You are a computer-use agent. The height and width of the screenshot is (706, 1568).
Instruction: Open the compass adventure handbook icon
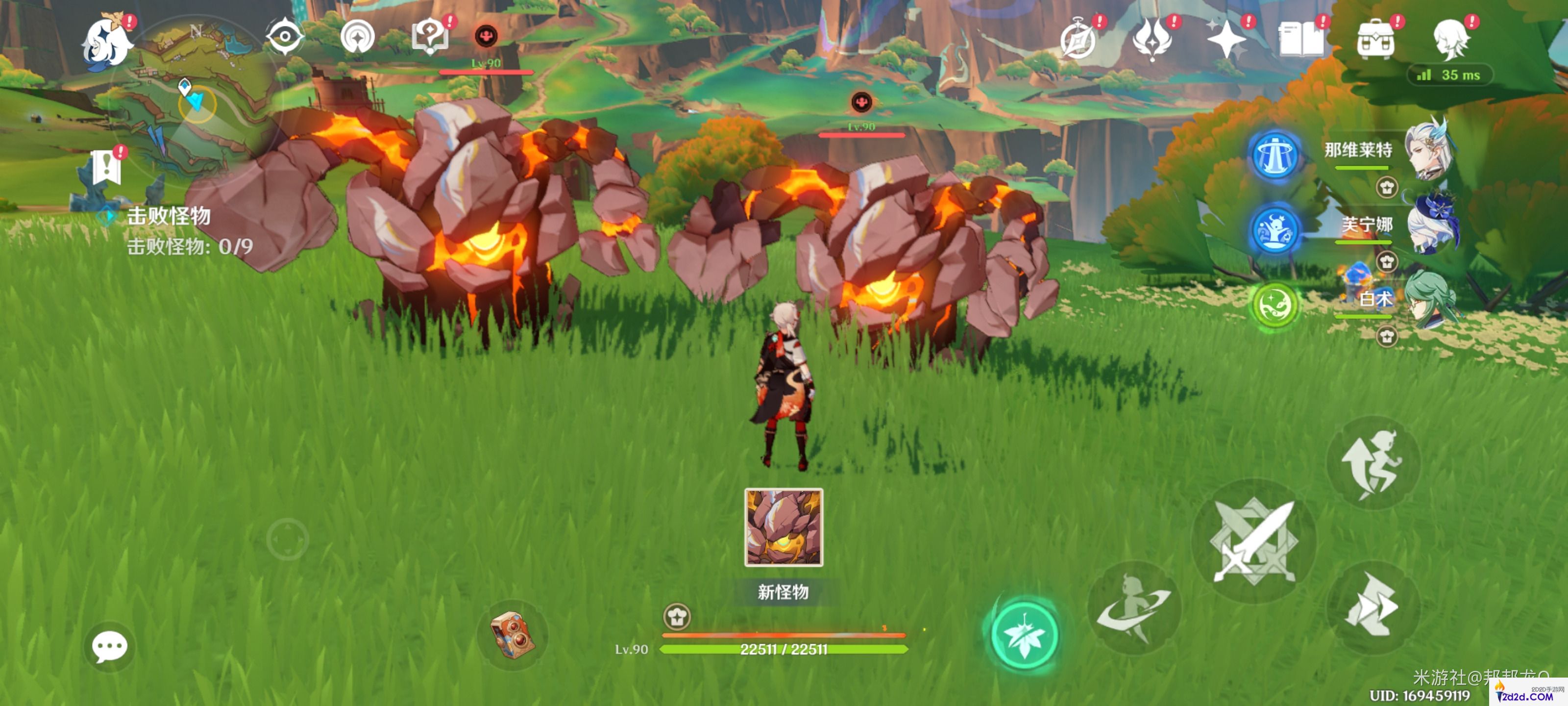1078,40
